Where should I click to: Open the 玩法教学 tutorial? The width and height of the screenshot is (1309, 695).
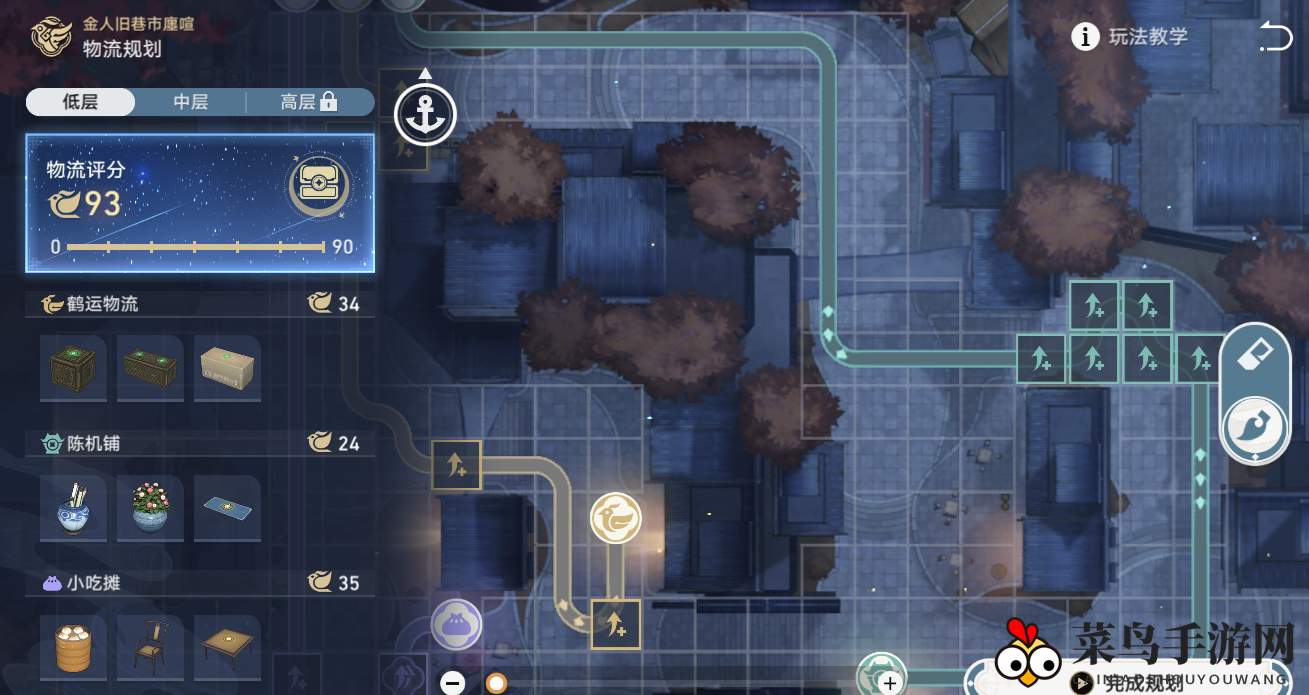coord(1131,37)
